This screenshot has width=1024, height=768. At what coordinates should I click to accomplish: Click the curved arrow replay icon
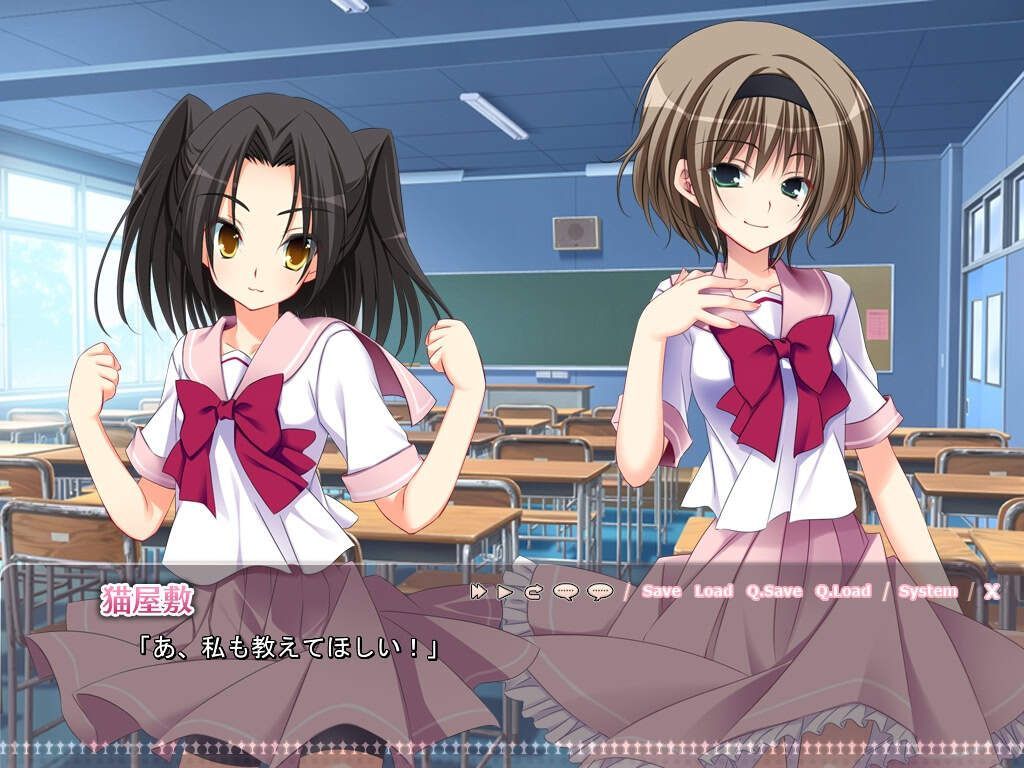(532, 591)
